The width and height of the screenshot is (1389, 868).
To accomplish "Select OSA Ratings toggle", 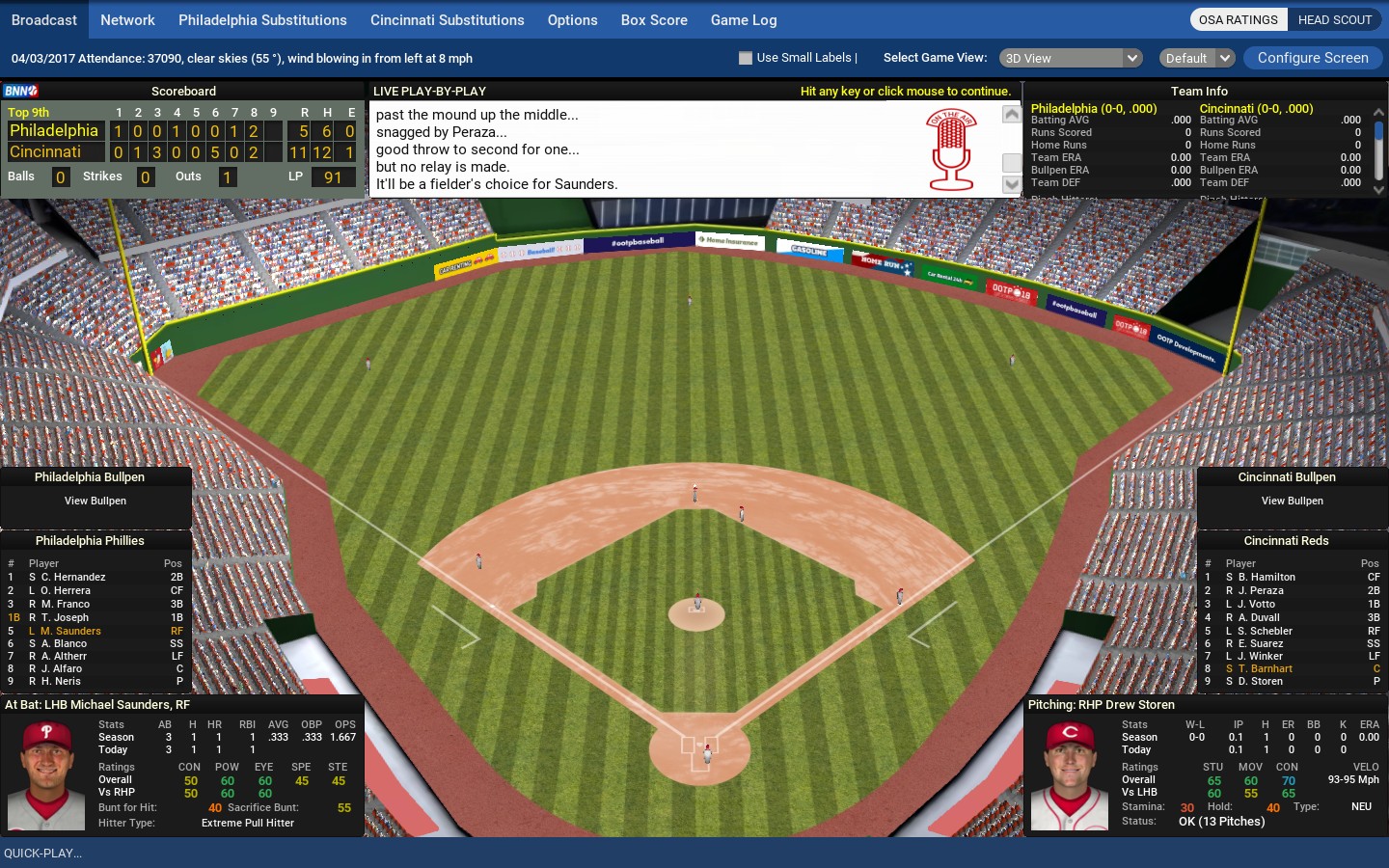I will tap(1238, 19).
